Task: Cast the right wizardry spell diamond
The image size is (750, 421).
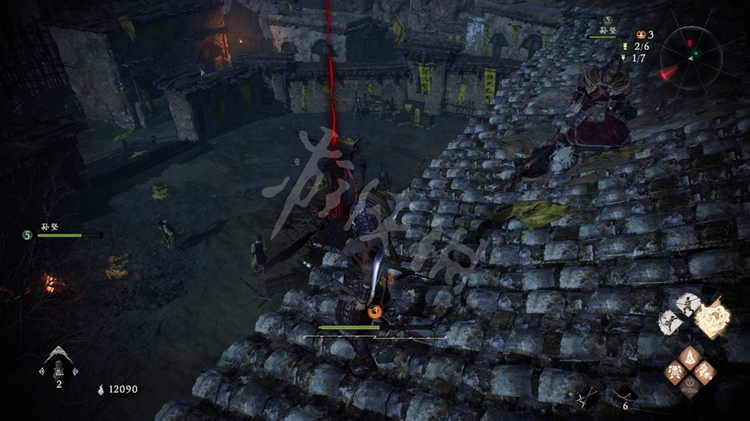Action: (705, 372)
